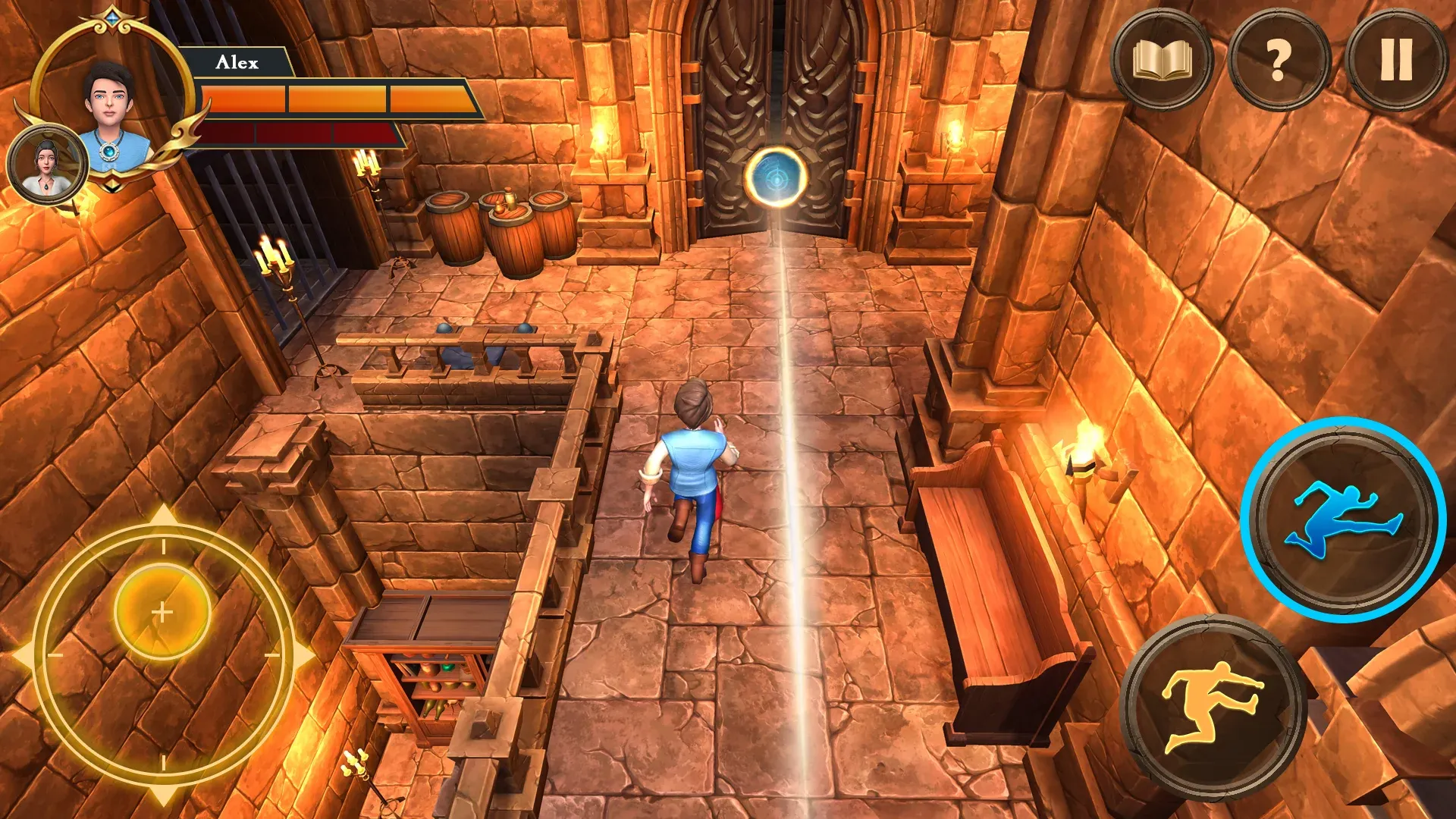Open the help question mark icon
The image size is (1456, 819).
click(x=1277, y=59)
